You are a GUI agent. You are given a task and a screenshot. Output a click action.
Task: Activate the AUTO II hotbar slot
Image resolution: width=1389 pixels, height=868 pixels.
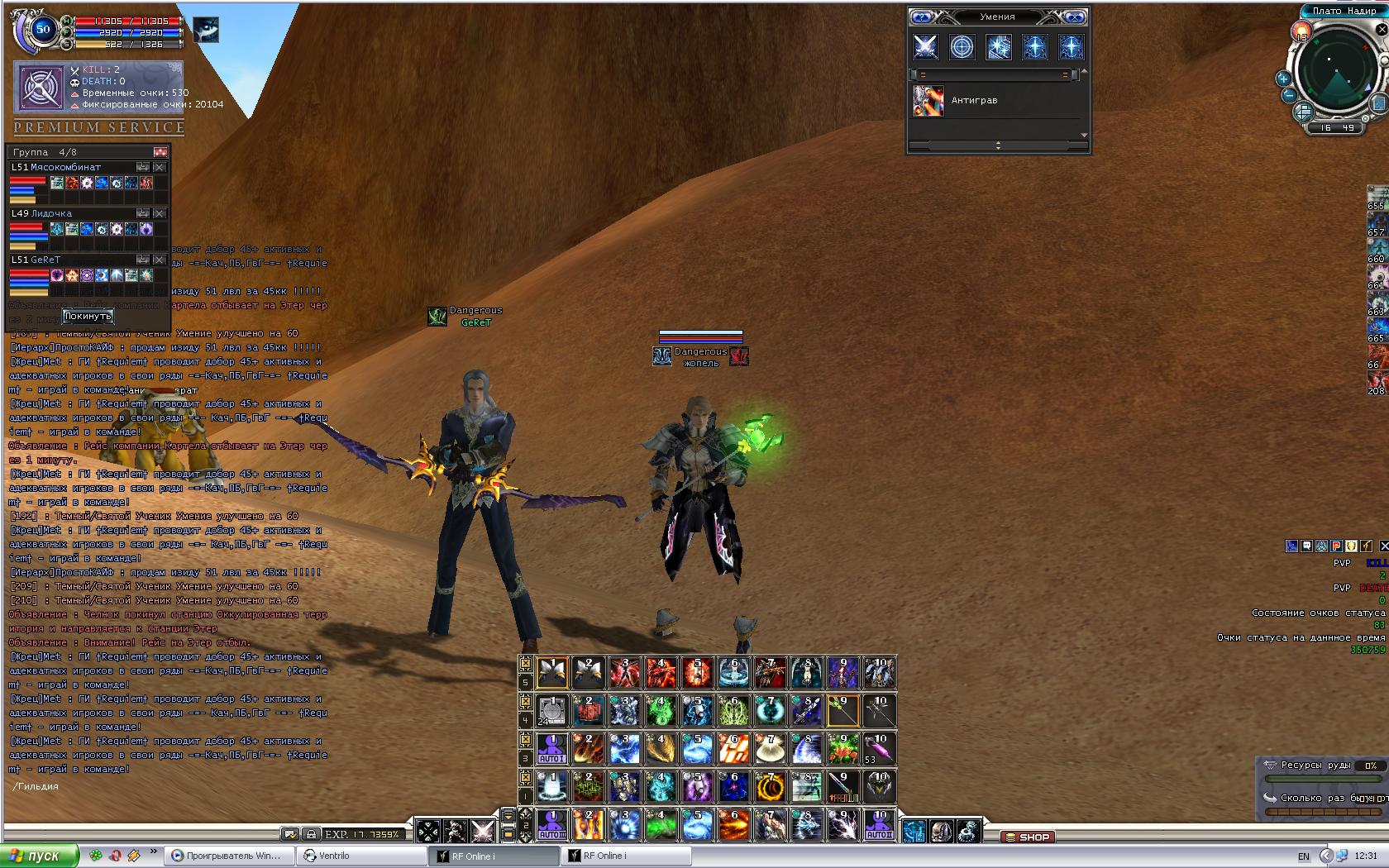click(x=879, y=825)
